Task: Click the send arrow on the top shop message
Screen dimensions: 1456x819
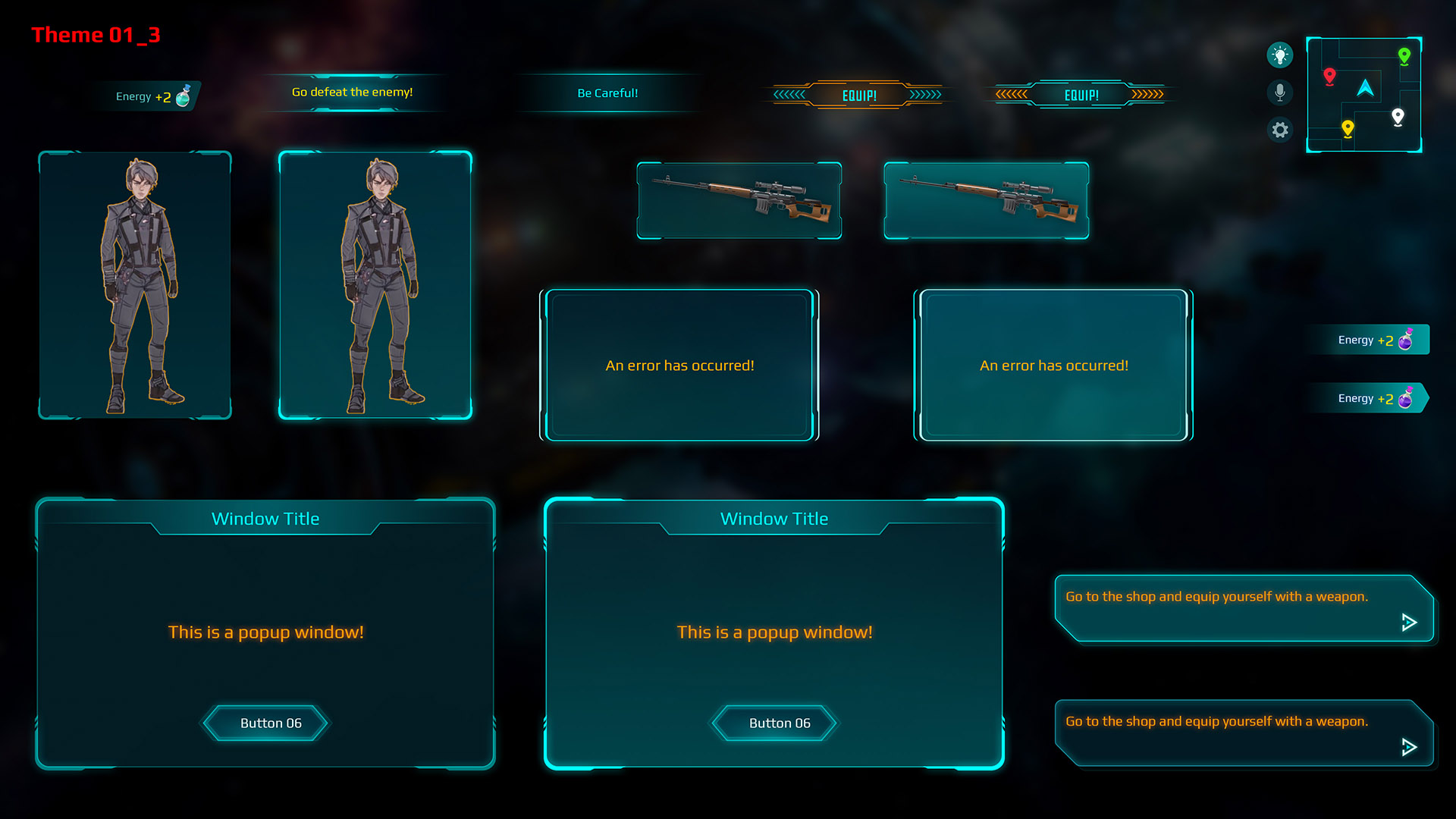Action: click(x=1408, y=623)
